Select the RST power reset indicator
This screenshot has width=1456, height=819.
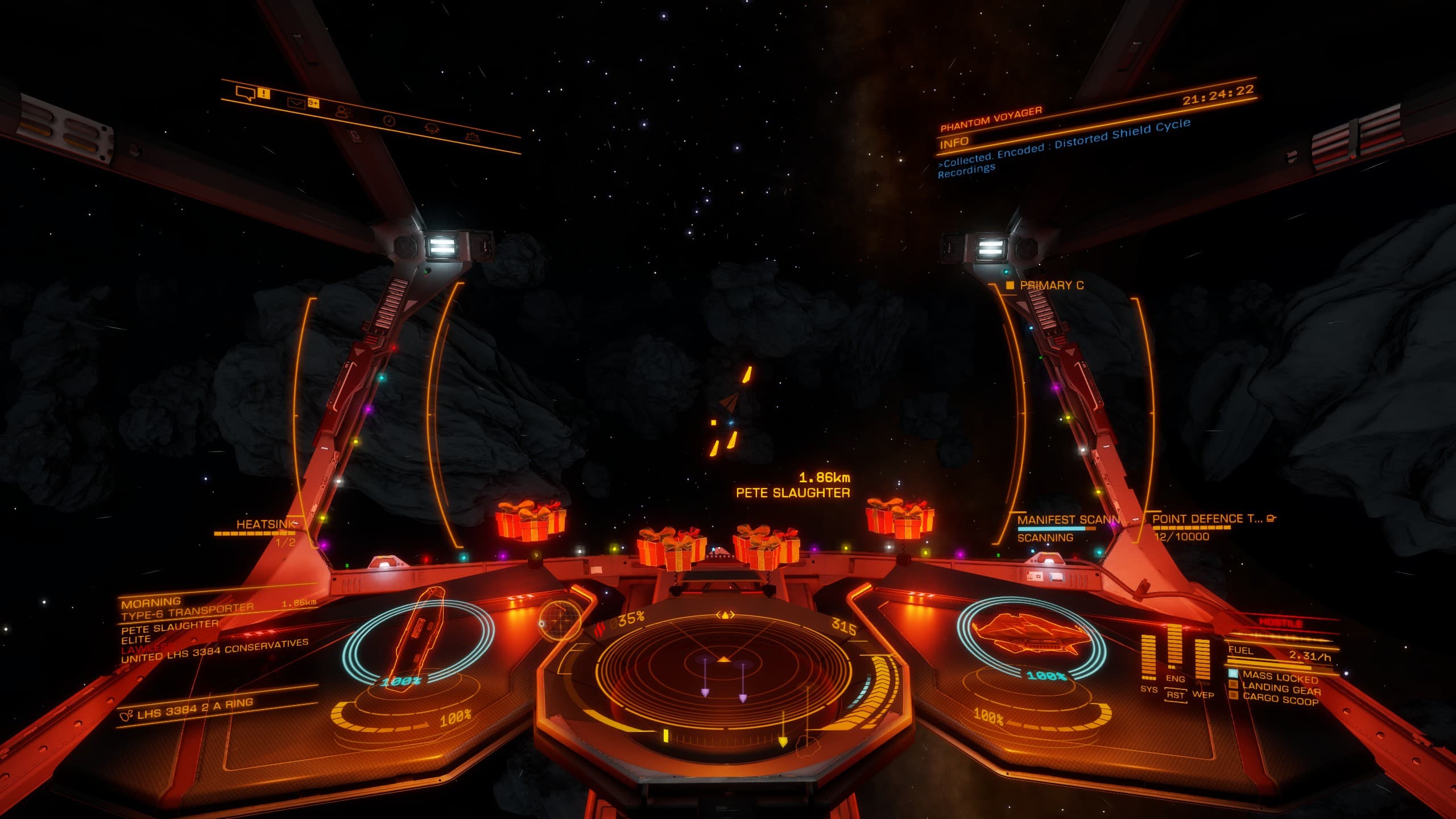click(1175, 696)
